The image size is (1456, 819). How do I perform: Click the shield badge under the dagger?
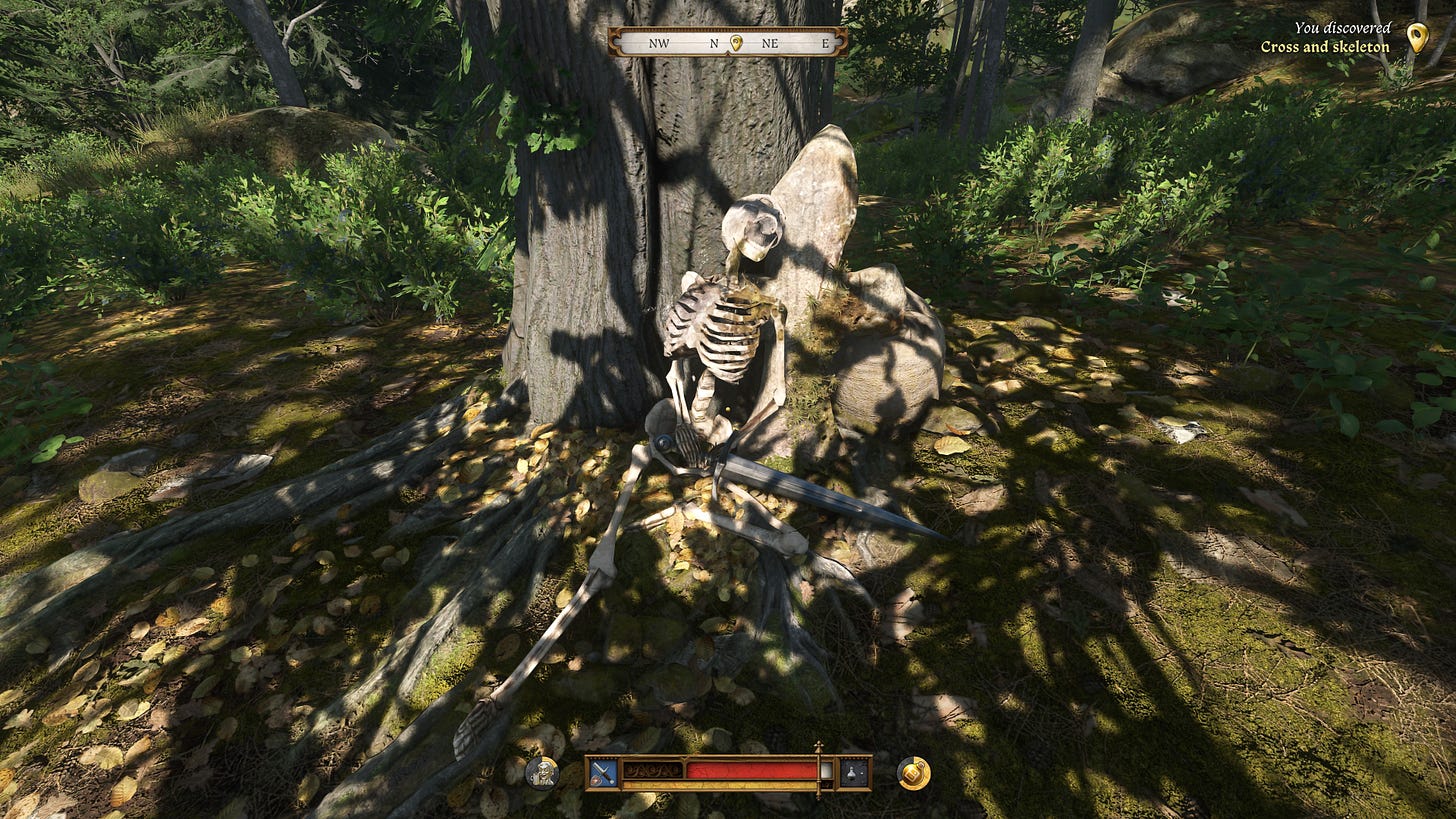(596, 781)
